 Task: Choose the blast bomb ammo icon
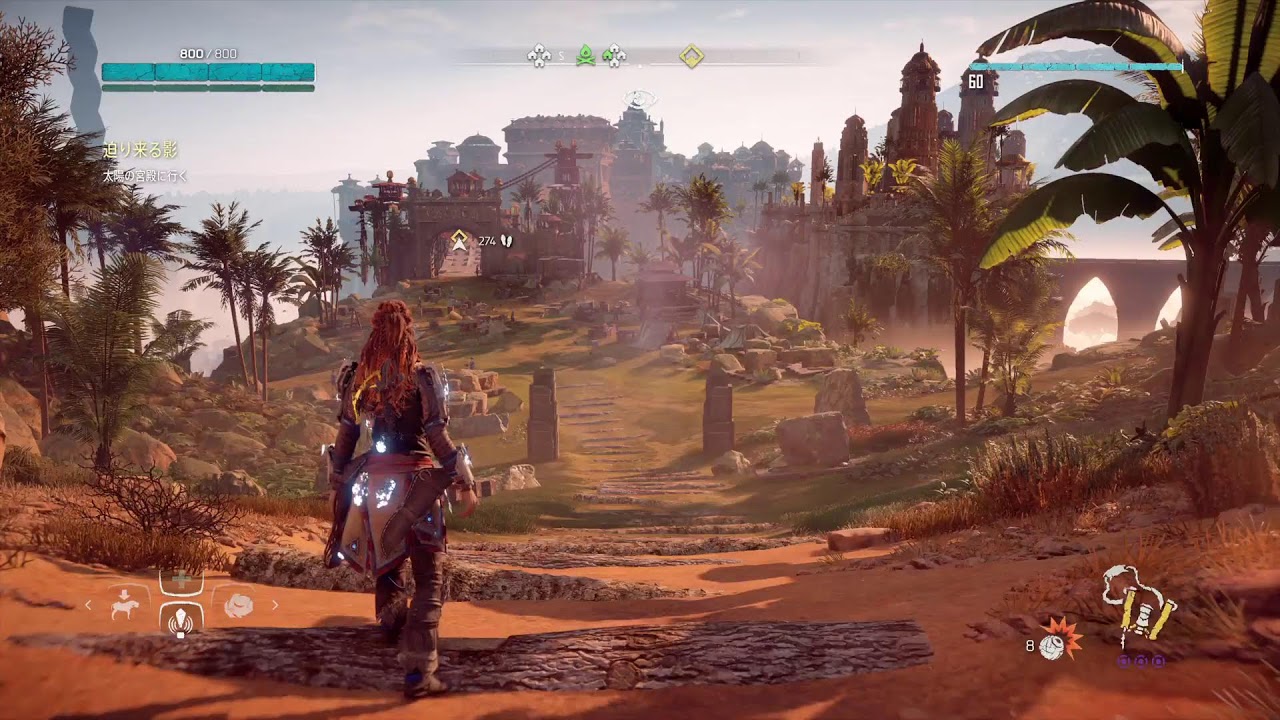point(1053,643)
